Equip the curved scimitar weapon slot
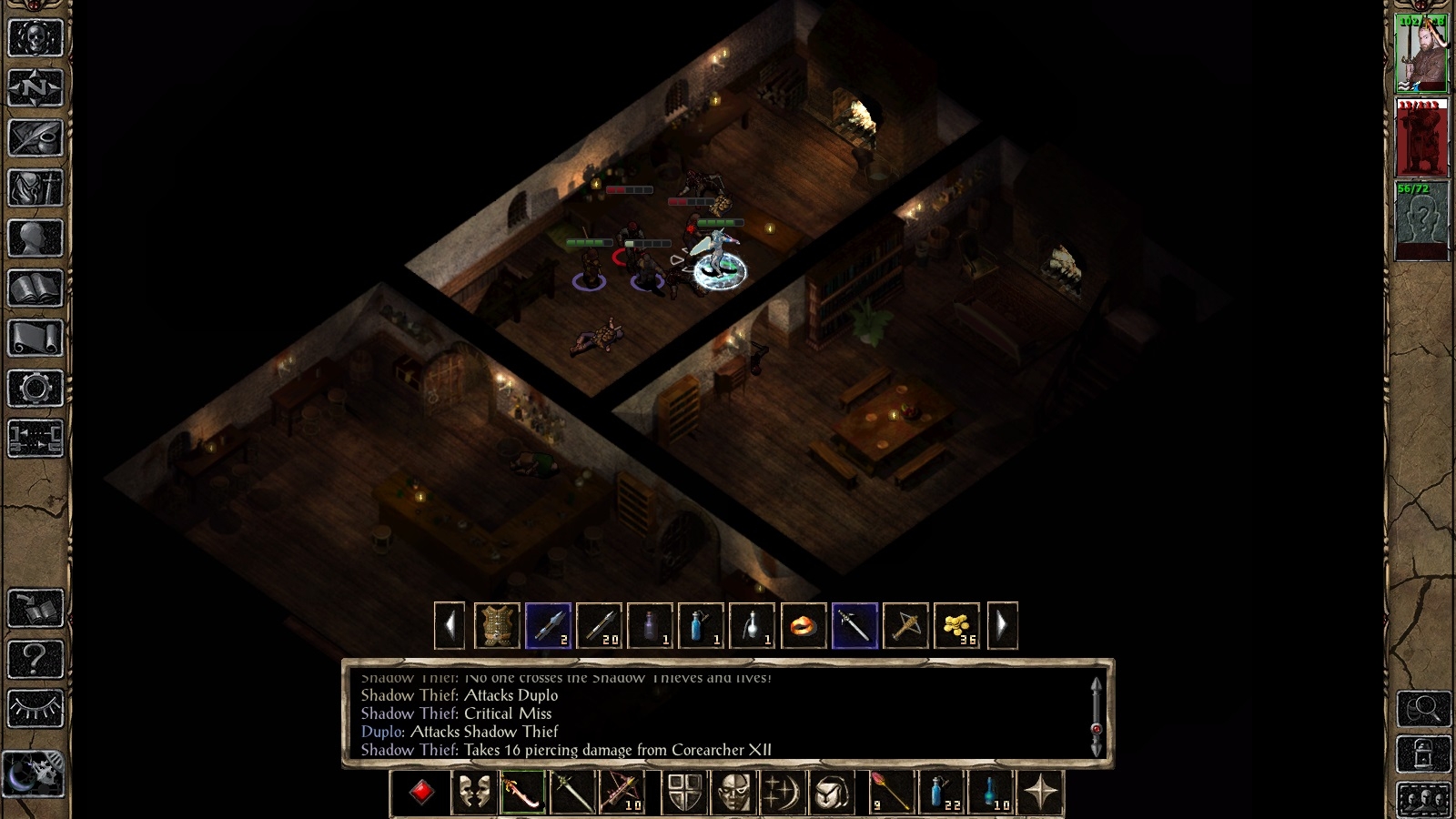Image resolution: width=1456 pixels, height=819 pixels. tap(522, 792)
